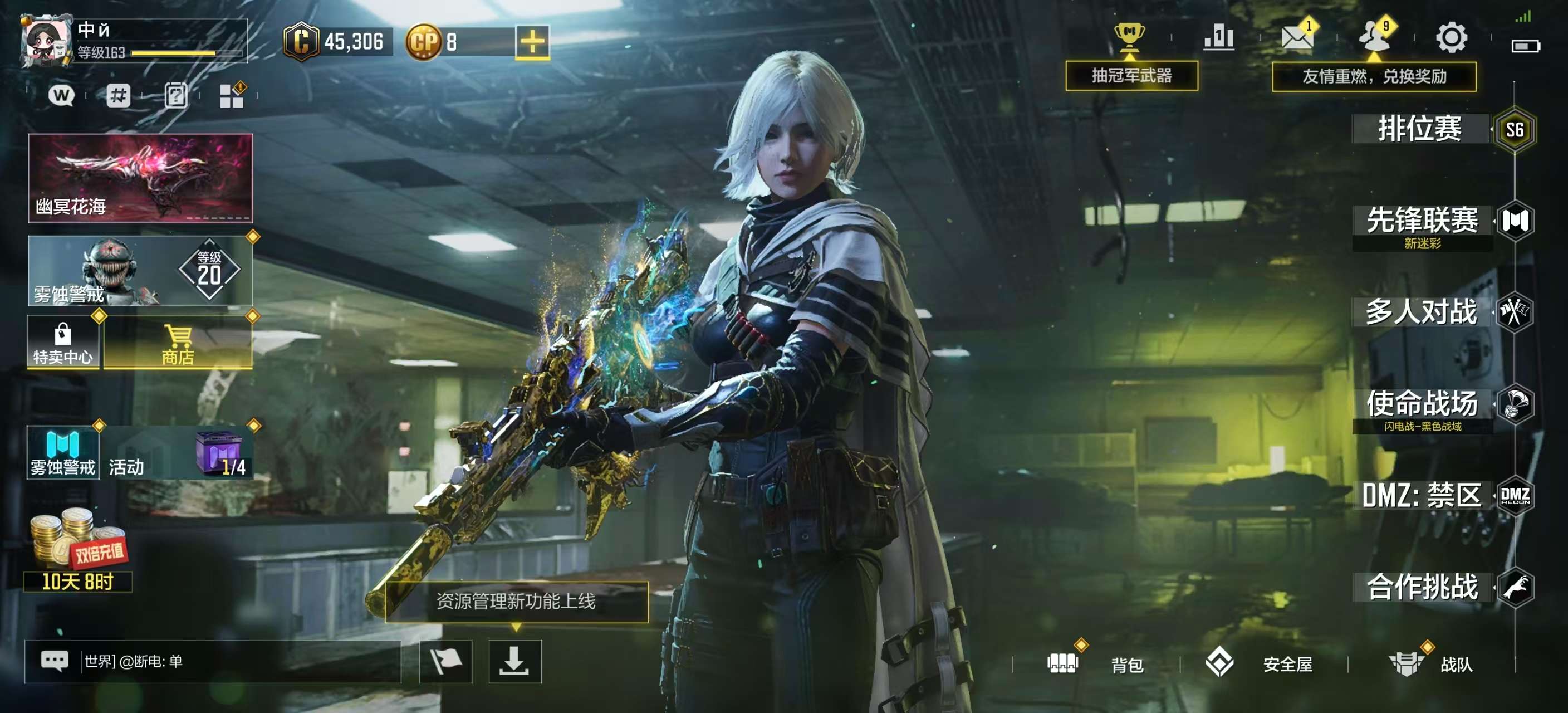View the 幽冥花海 weapon banner
The width and height of the screenshot is (1568, 713).
tap(140, 177)
